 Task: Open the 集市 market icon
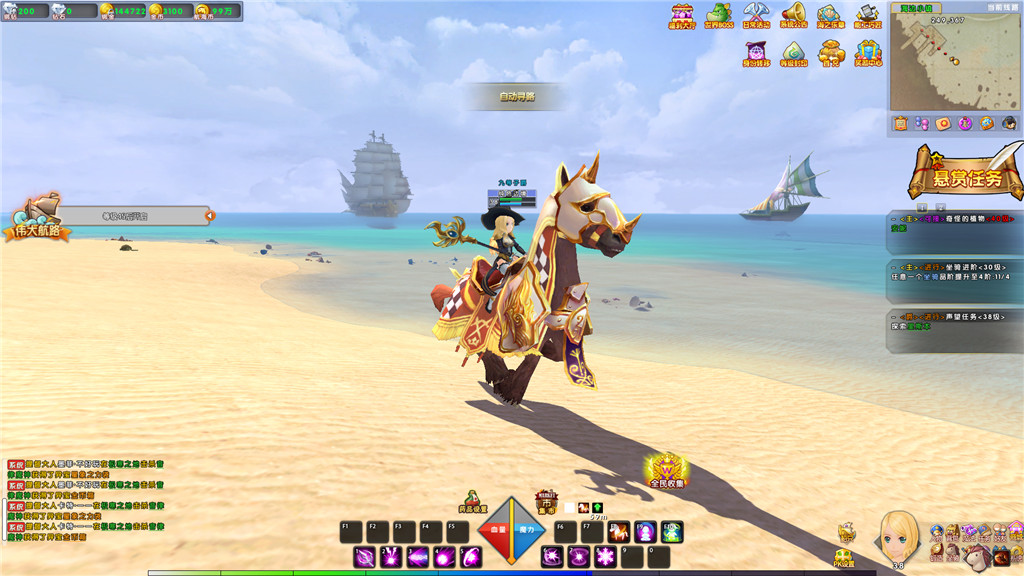[546, 502]
